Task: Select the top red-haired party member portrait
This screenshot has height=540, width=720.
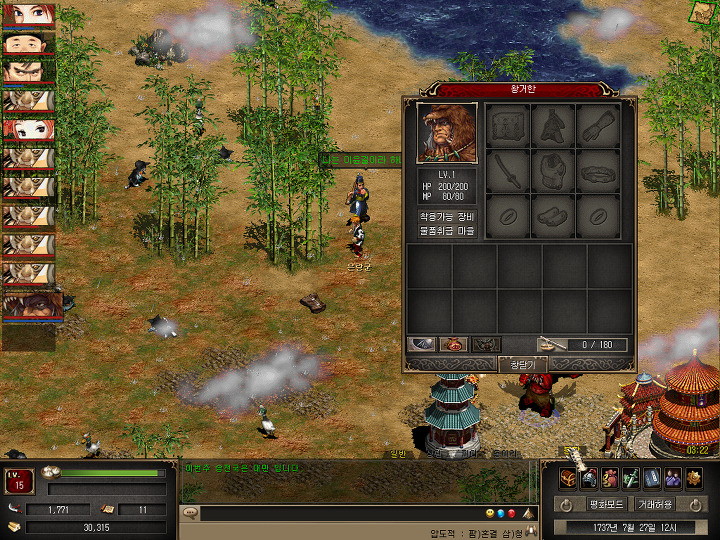Action: [x=27, y=16]
